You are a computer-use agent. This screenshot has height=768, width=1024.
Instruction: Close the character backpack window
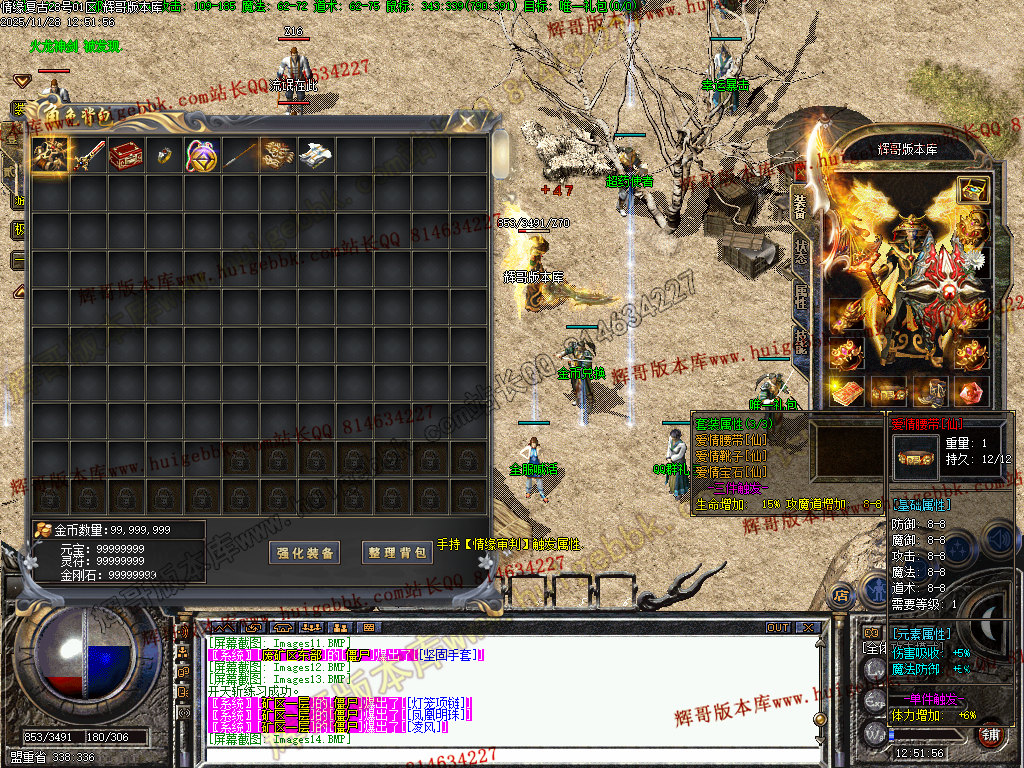tap(467, 121)
